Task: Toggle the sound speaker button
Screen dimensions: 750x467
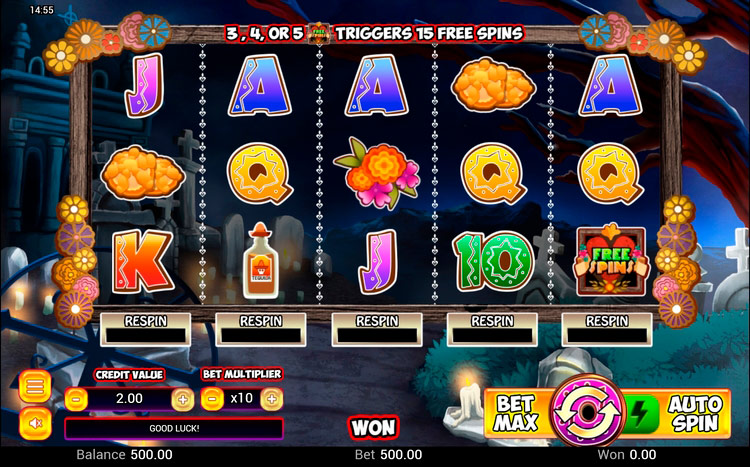Action: point(34,423)
